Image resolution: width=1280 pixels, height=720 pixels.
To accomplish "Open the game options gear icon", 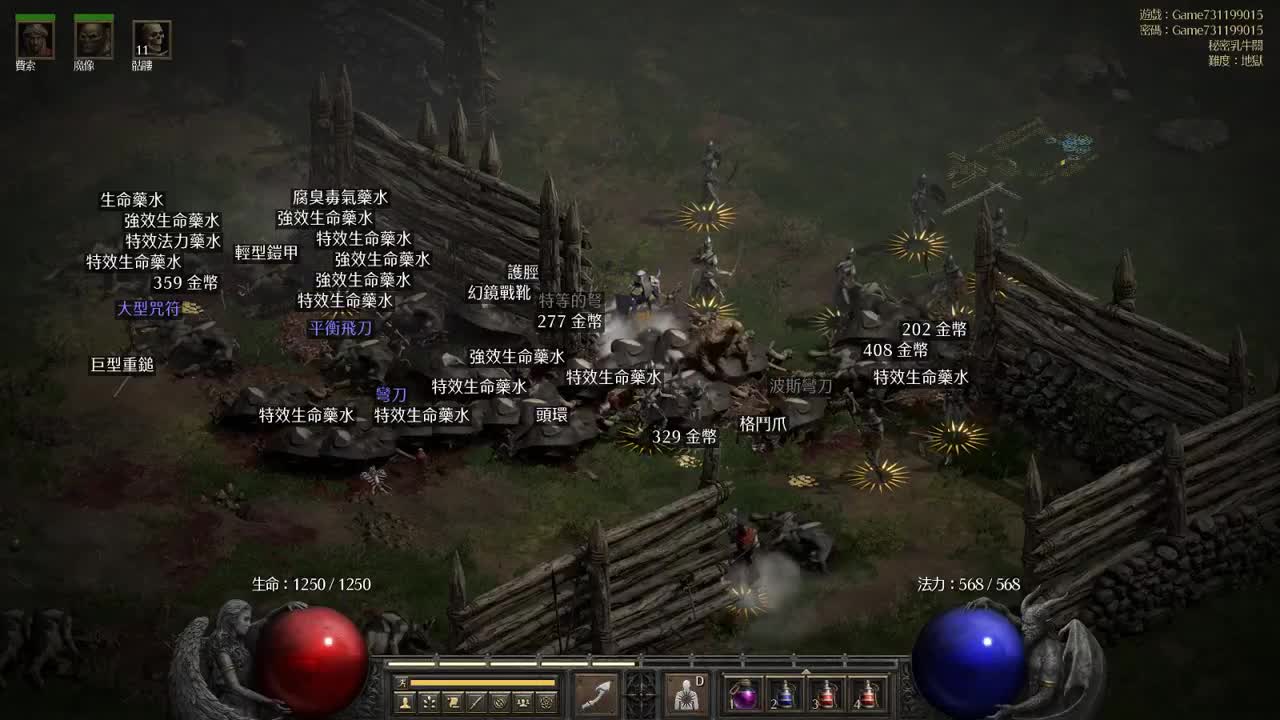I will (546, 701).
